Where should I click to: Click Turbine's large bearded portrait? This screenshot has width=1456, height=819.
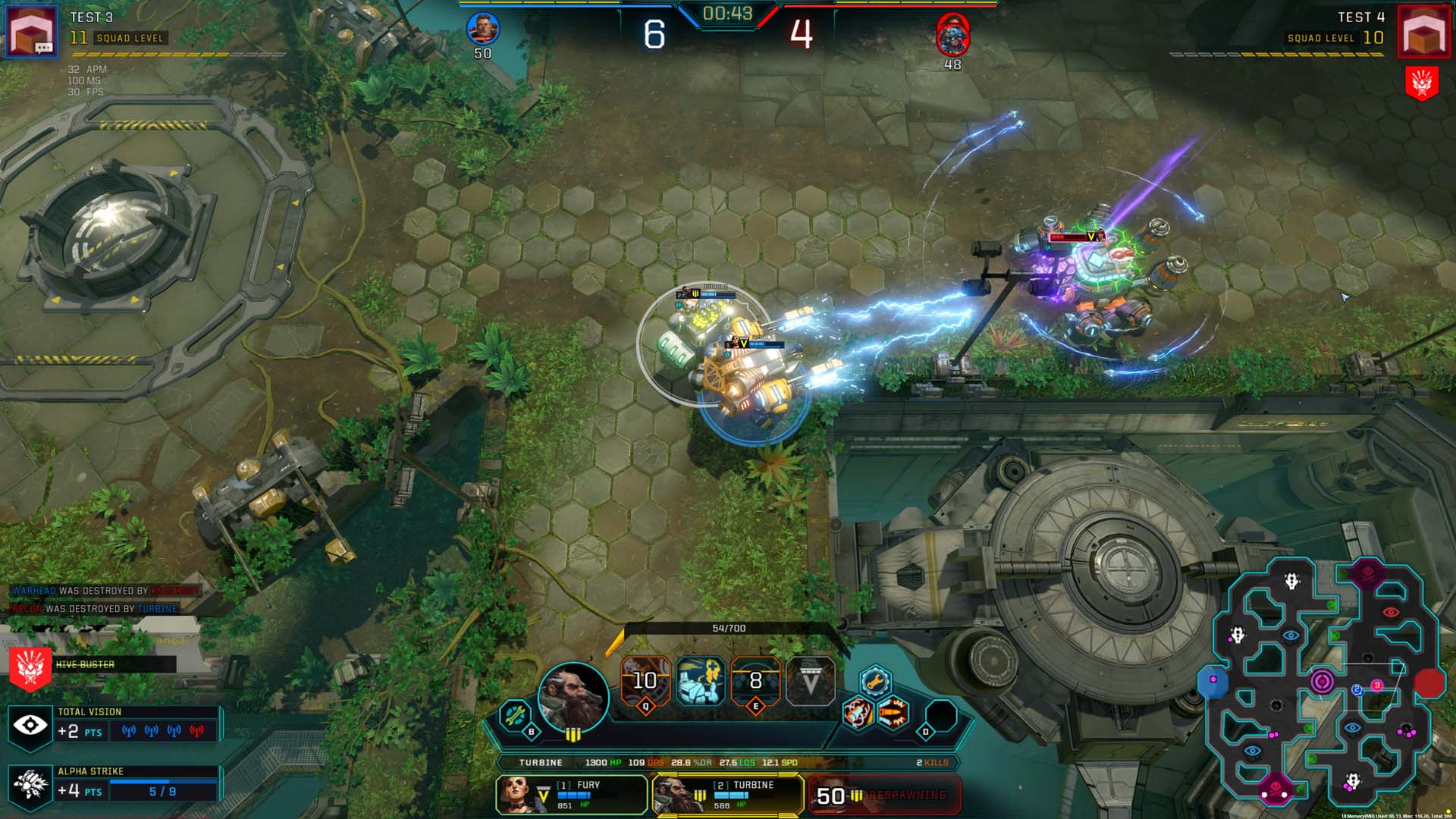pos(573,696)
